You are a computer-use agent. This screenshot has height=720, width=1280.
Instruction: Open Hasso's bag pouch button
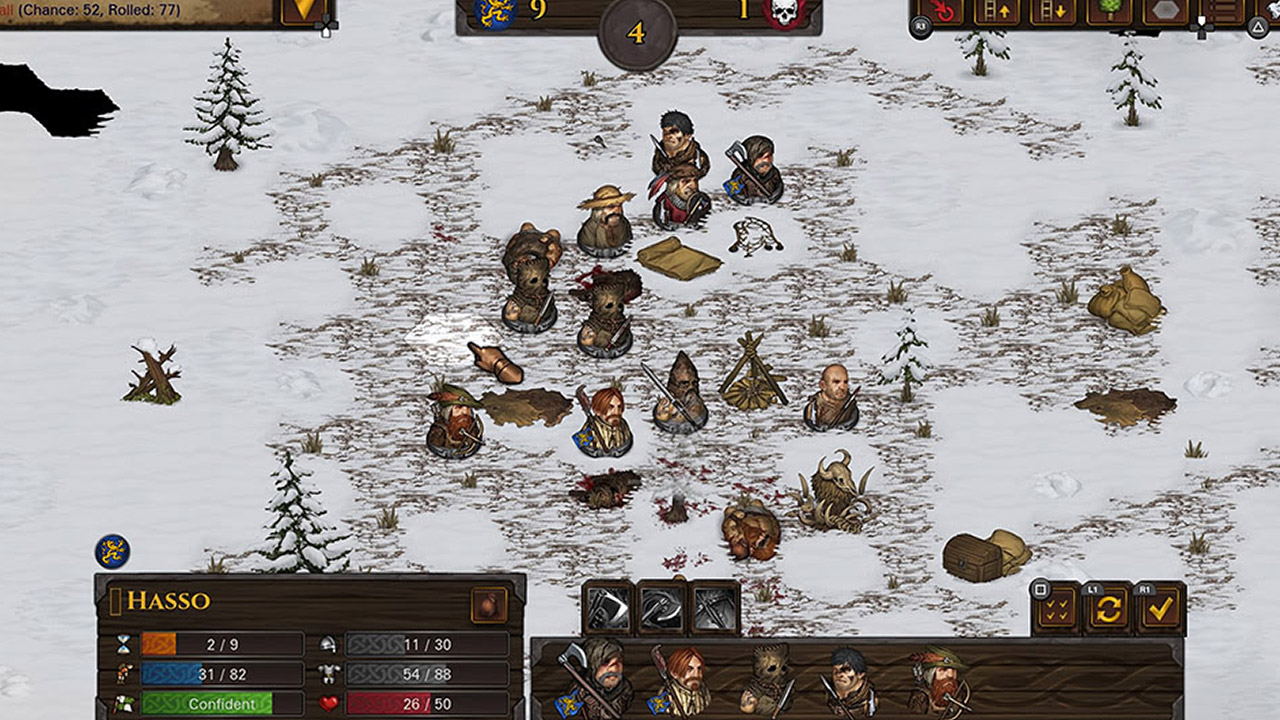point(489,604)
